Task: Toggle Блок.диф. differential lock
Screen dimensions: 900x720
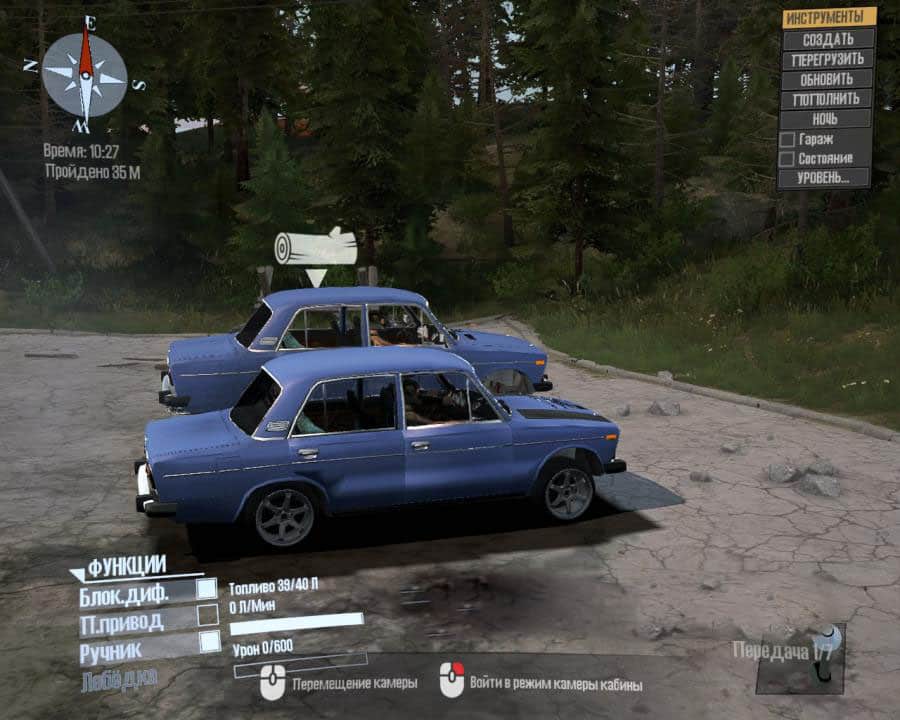Action: 207,589
